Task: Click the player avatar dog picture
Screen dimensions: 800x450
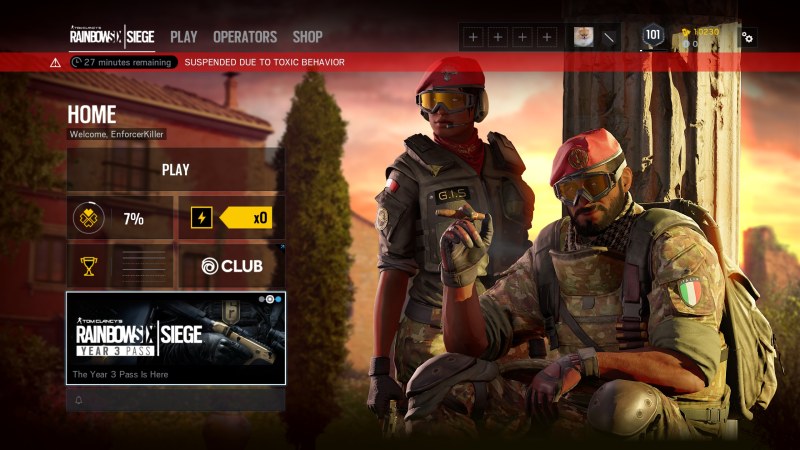Action: pyautogui.click(x=582, y=37)
